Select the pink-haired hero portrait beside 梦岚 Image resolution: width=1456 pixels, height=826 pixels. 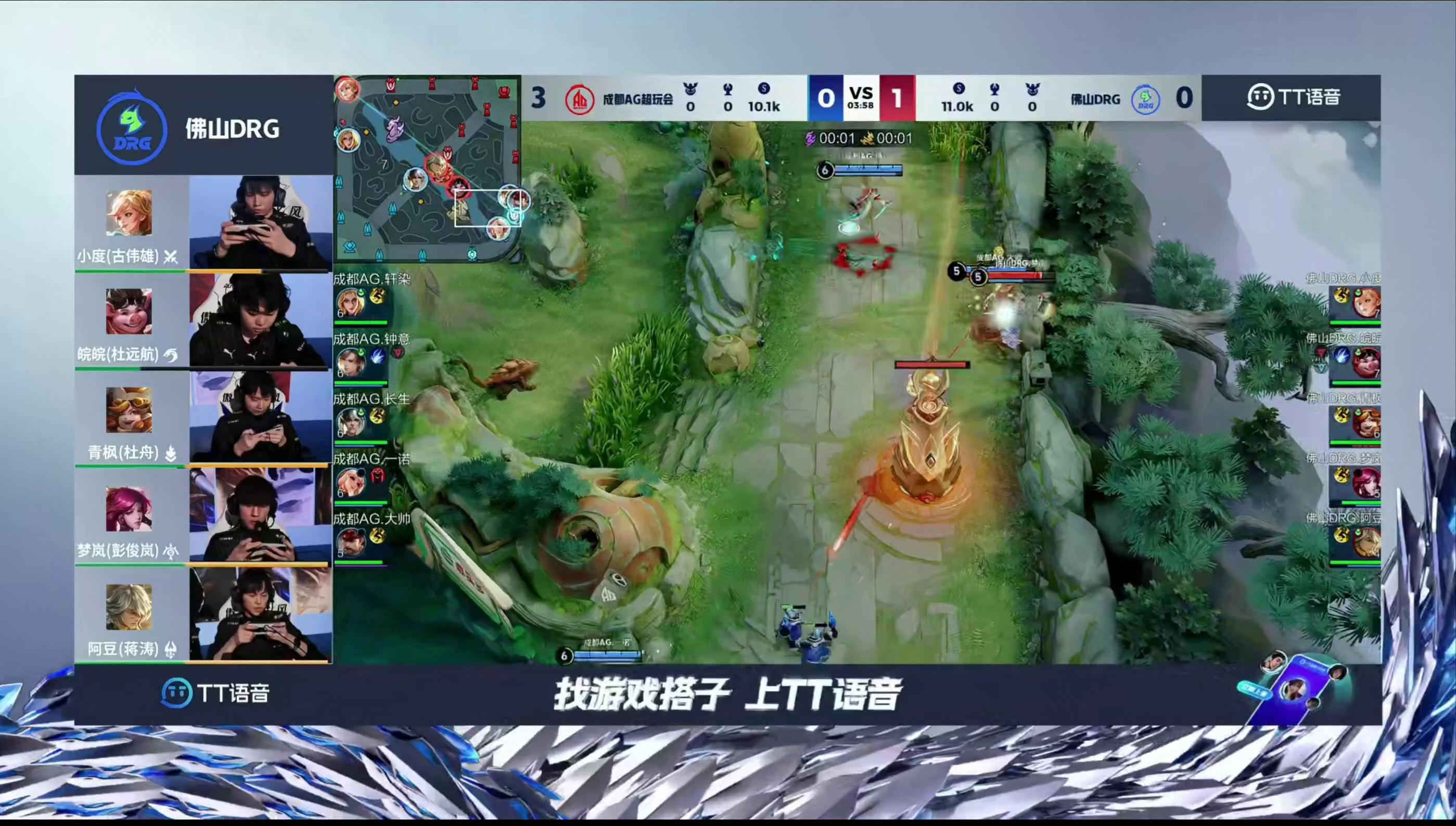129,508
